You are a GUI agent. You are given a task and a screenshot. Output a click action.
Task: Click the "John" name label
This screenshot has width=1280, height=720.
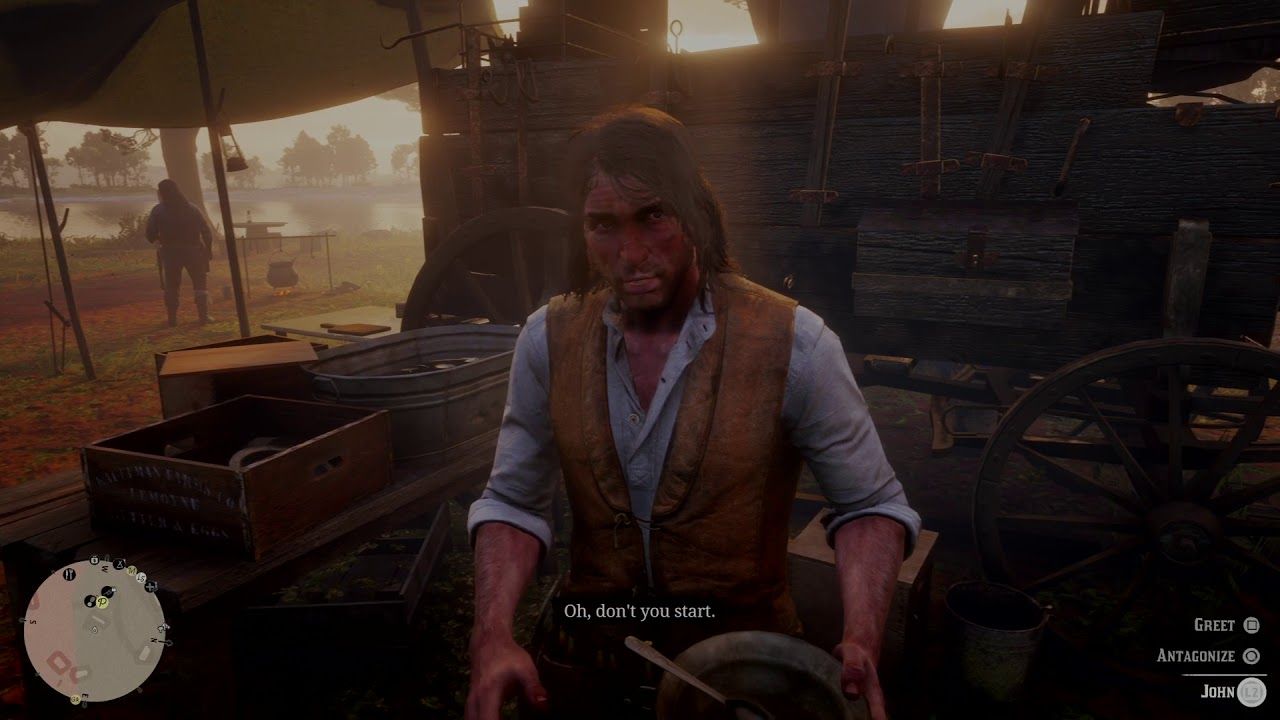(x=1219, y=690)
